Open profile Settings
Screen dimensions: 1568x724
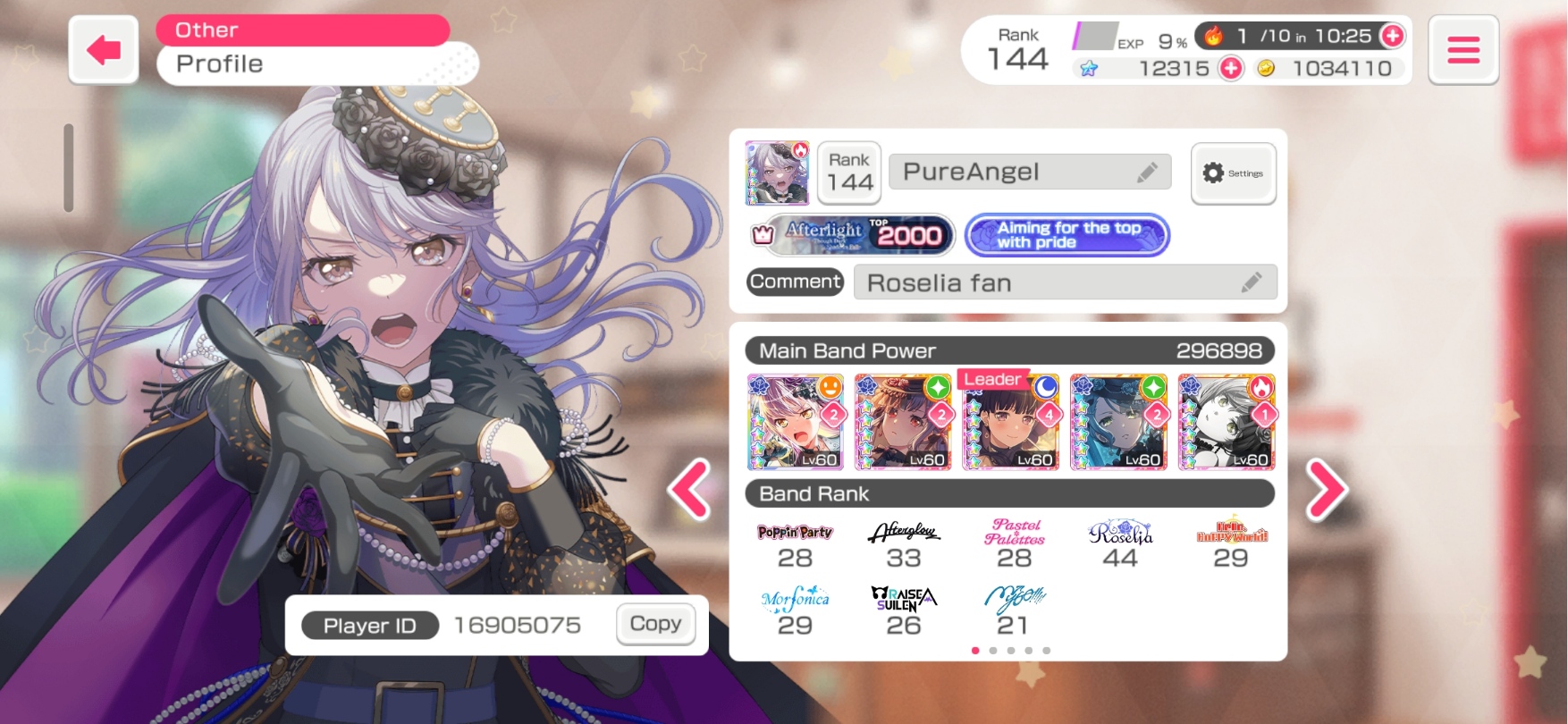click(x=1233, y=173)
